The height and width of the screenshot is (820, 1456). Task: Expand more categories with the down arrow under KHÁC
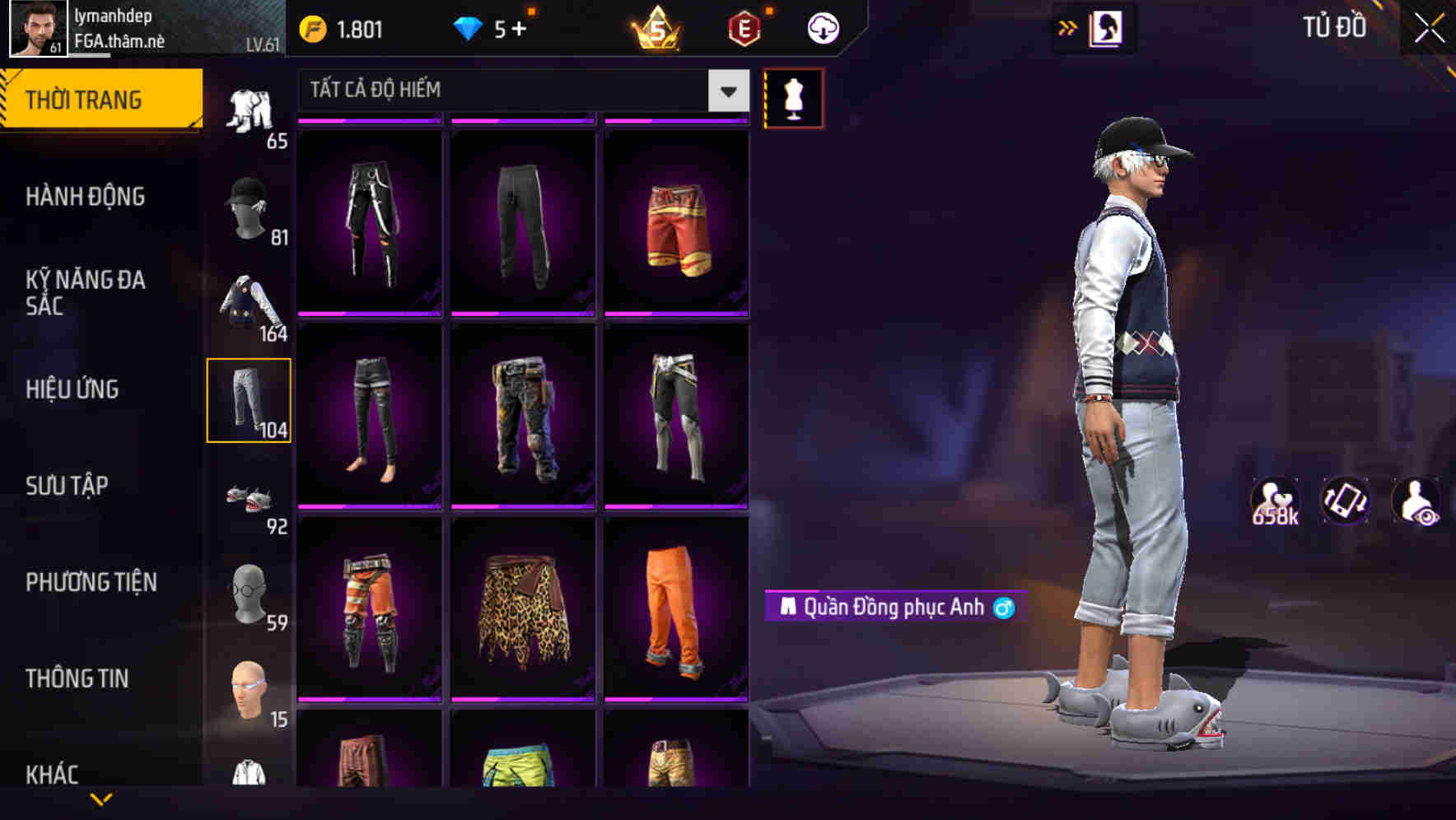[x=102, y=797]
